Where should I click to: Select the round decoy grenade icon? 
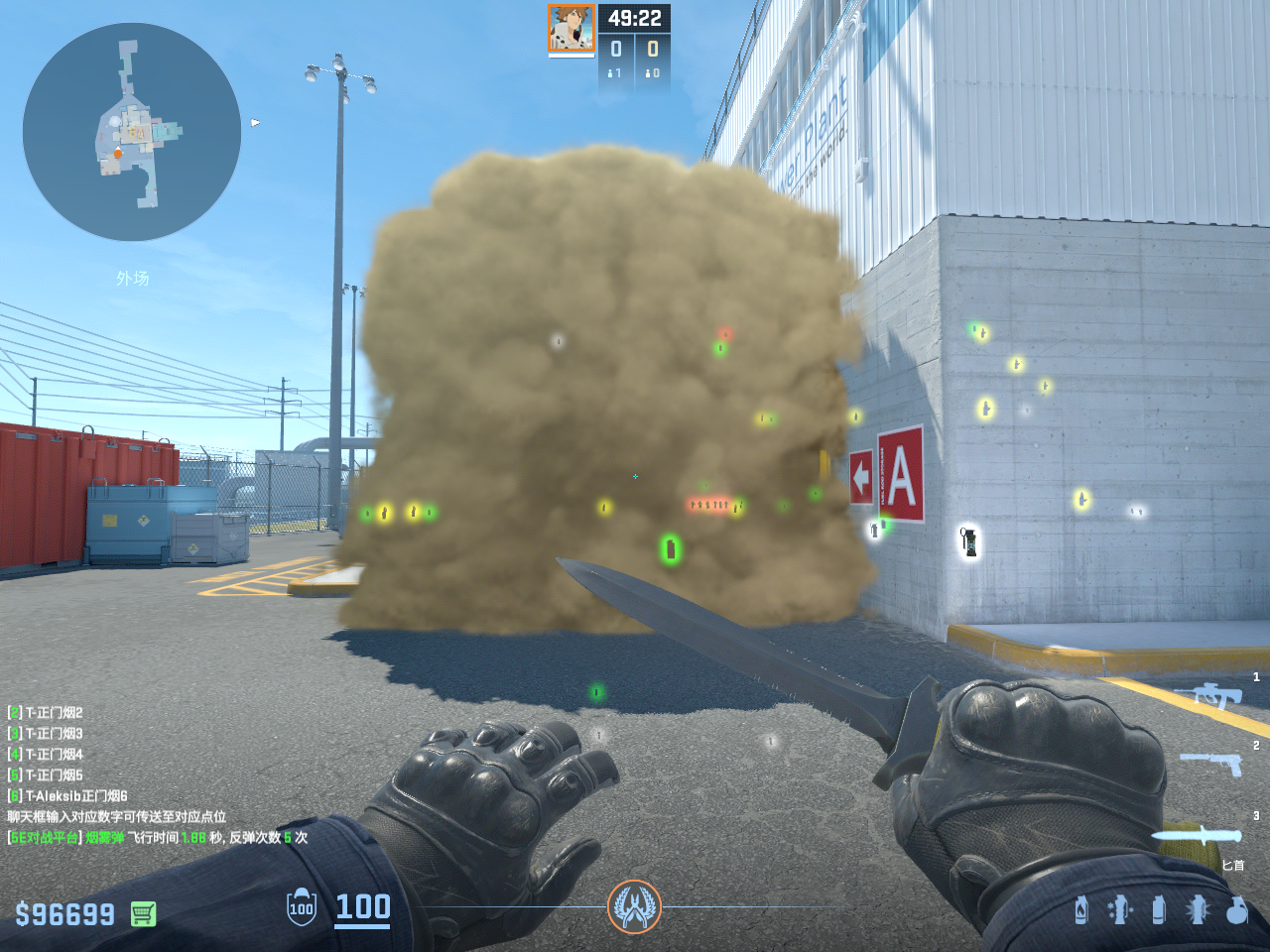[x=1236, y=909]
